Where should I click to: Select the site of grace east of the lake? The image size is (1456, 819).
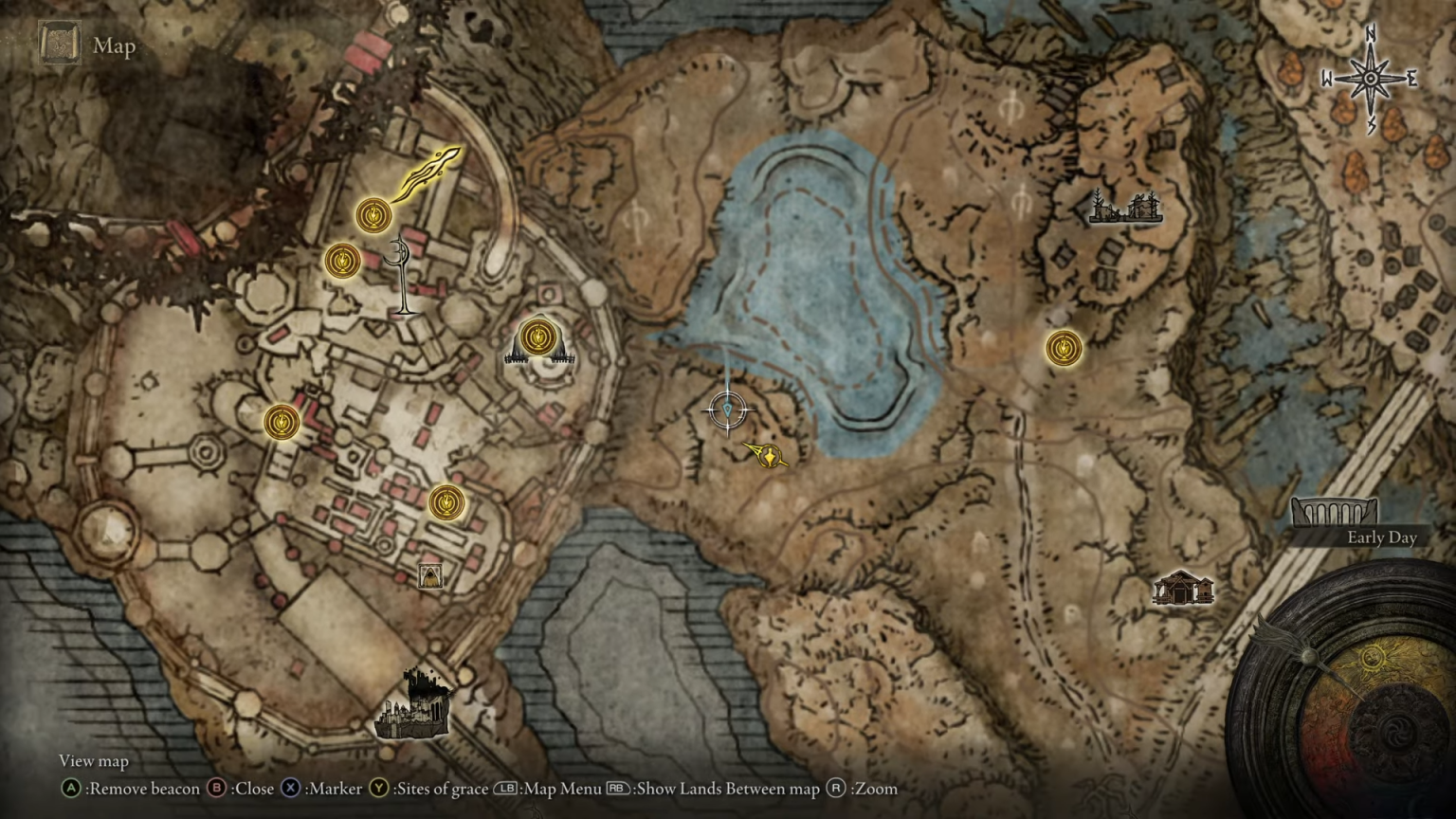pyautogui.click(x=1064, y=348)
